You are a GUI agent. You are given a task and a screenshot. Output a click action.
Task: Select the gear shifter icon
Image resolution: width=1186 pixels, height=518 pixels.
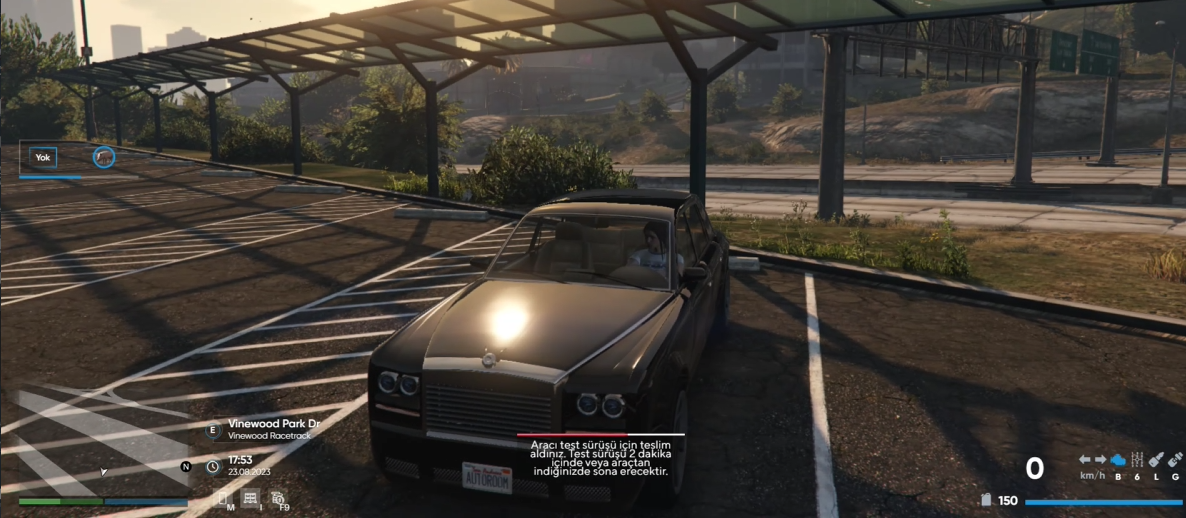1137,460
